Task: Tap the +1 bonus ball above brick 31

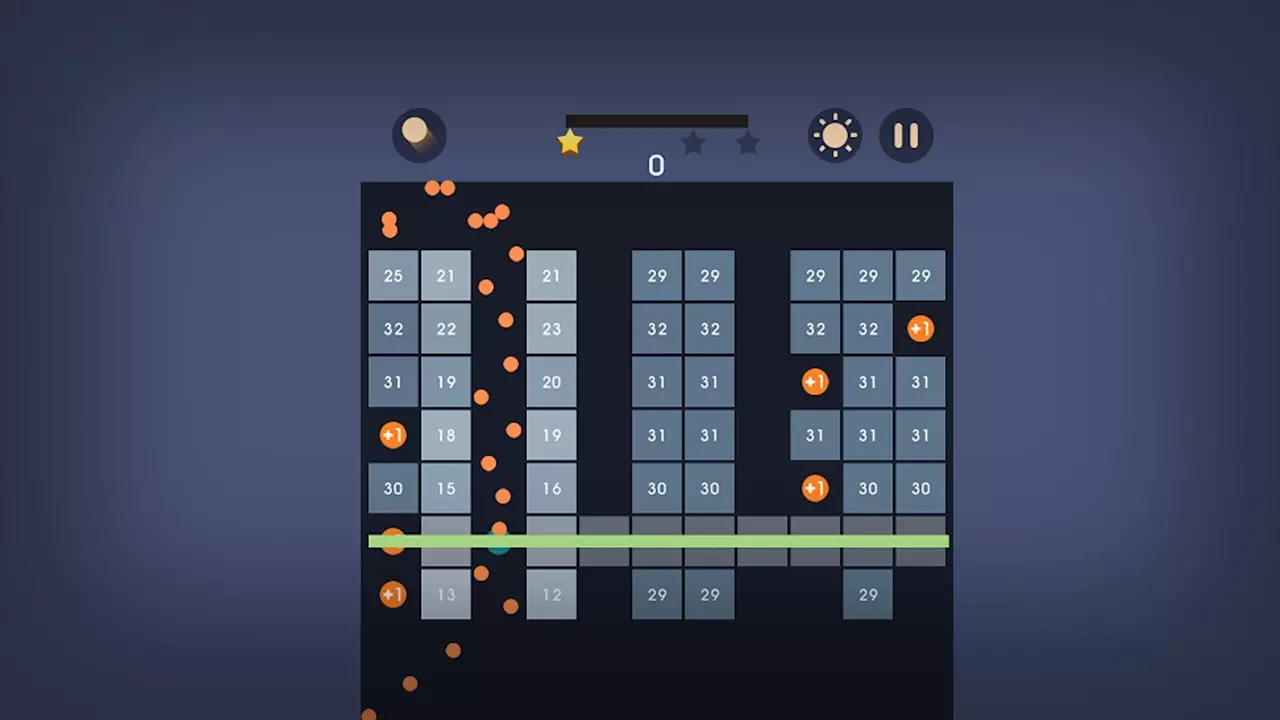Action: click(x=815, y=382)
